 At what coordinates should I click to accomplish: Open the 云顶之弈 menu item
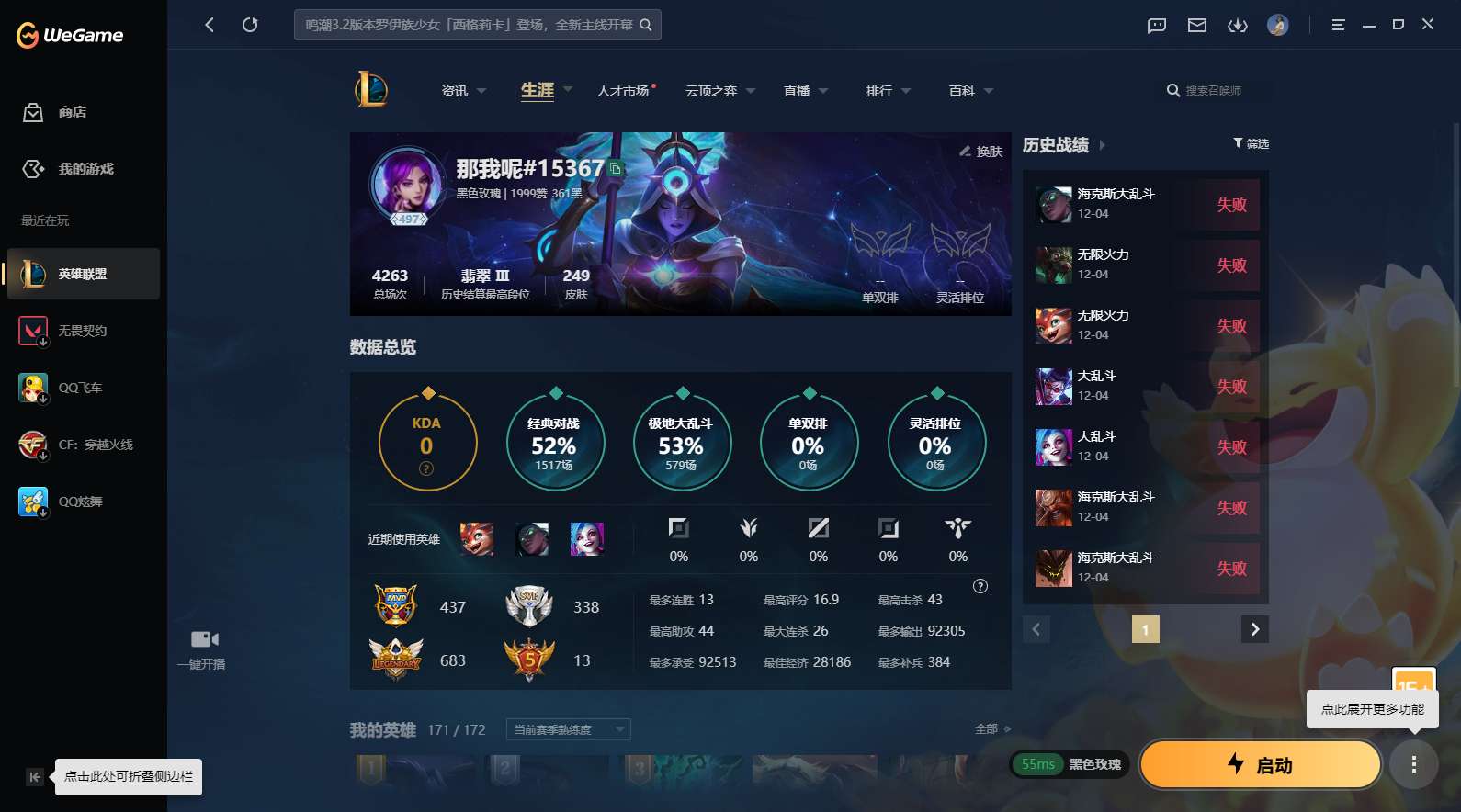tap(715, 90)
